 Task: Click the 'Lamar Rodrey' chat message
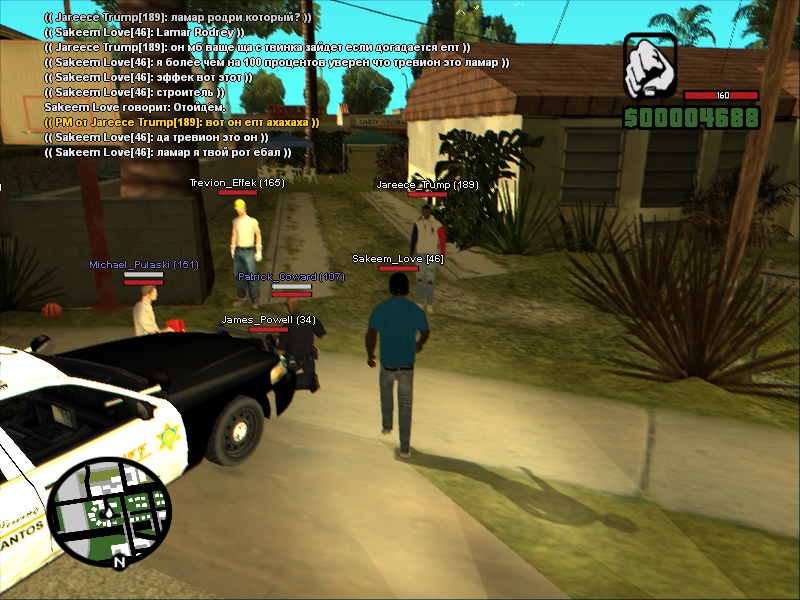(144, 32)
